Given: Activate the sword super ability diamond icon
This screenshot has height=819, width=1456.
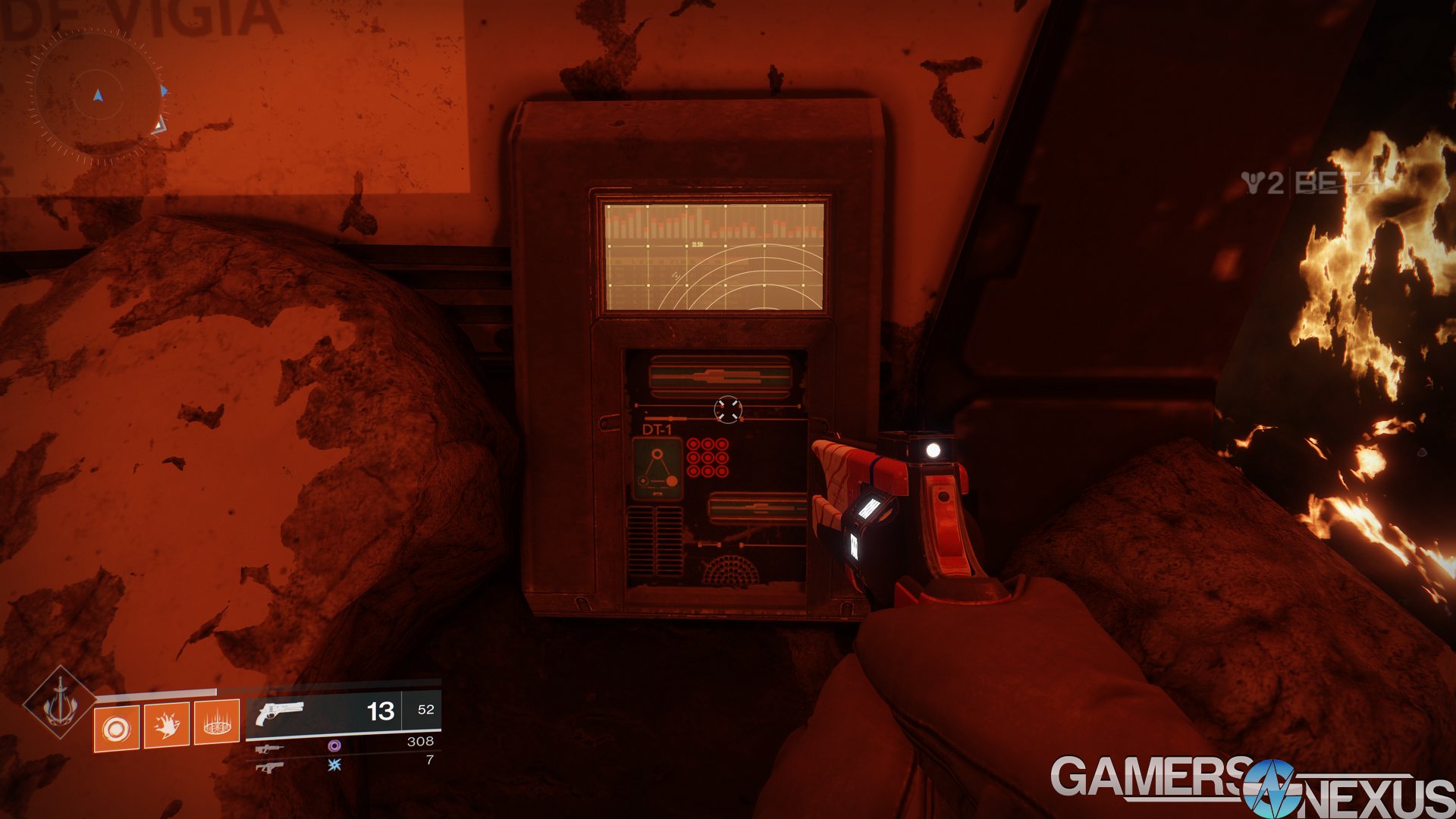Looking at the screenshot, I should 59,702.
